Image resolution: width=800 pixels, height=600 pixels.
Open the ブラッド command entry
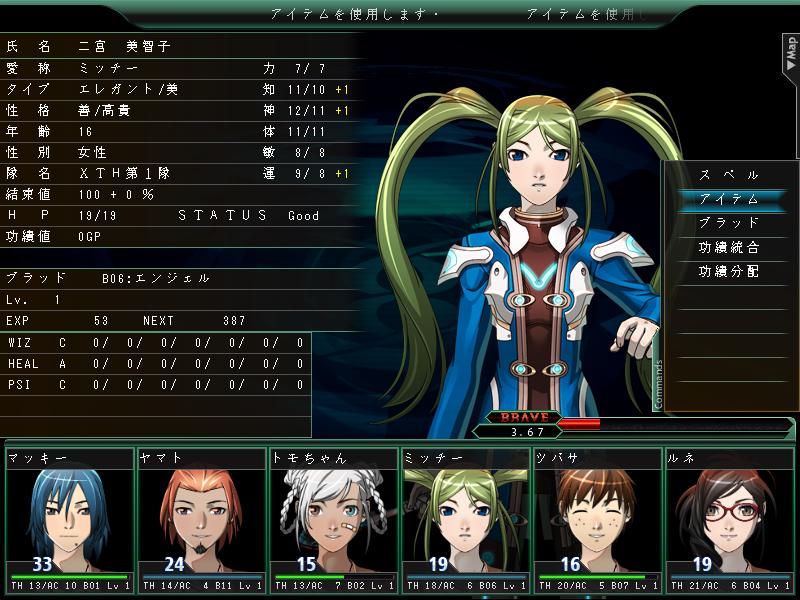coord(729,223)
